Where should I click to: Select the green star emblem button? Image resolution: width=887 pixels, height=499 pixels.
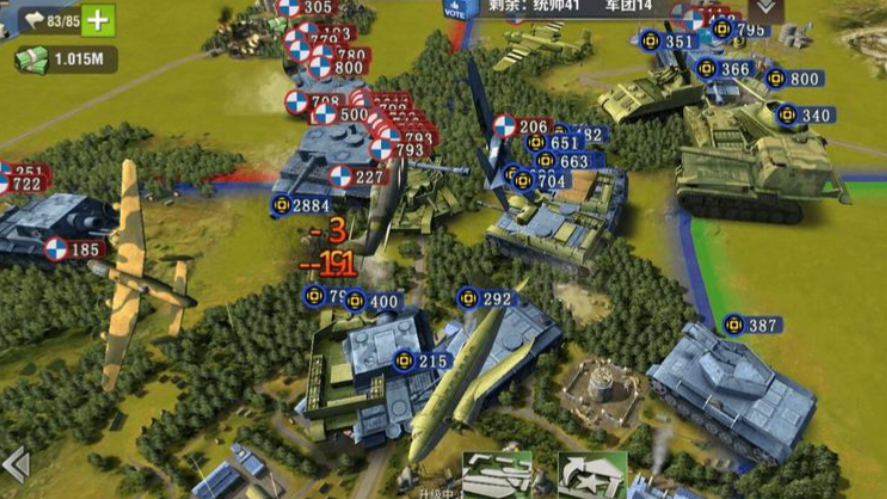[591, 474]
